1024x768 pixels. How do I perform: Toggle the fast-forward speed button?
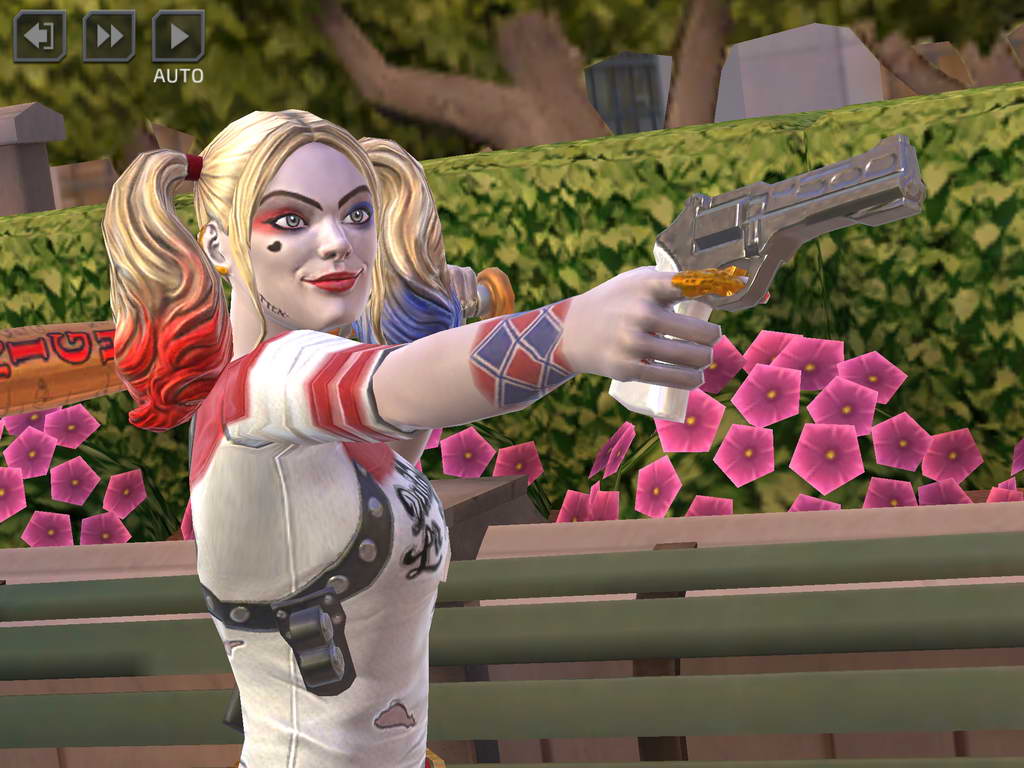point(109,37)
